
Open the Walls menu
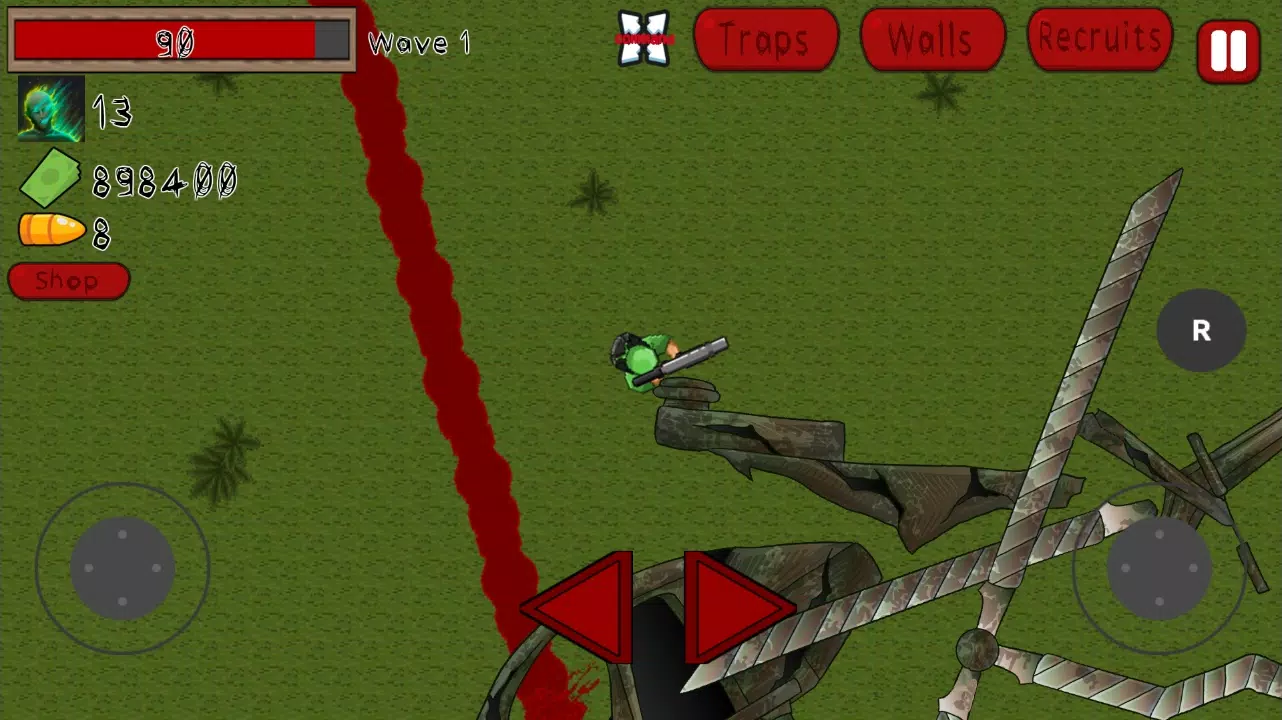(x=931, y=40)
